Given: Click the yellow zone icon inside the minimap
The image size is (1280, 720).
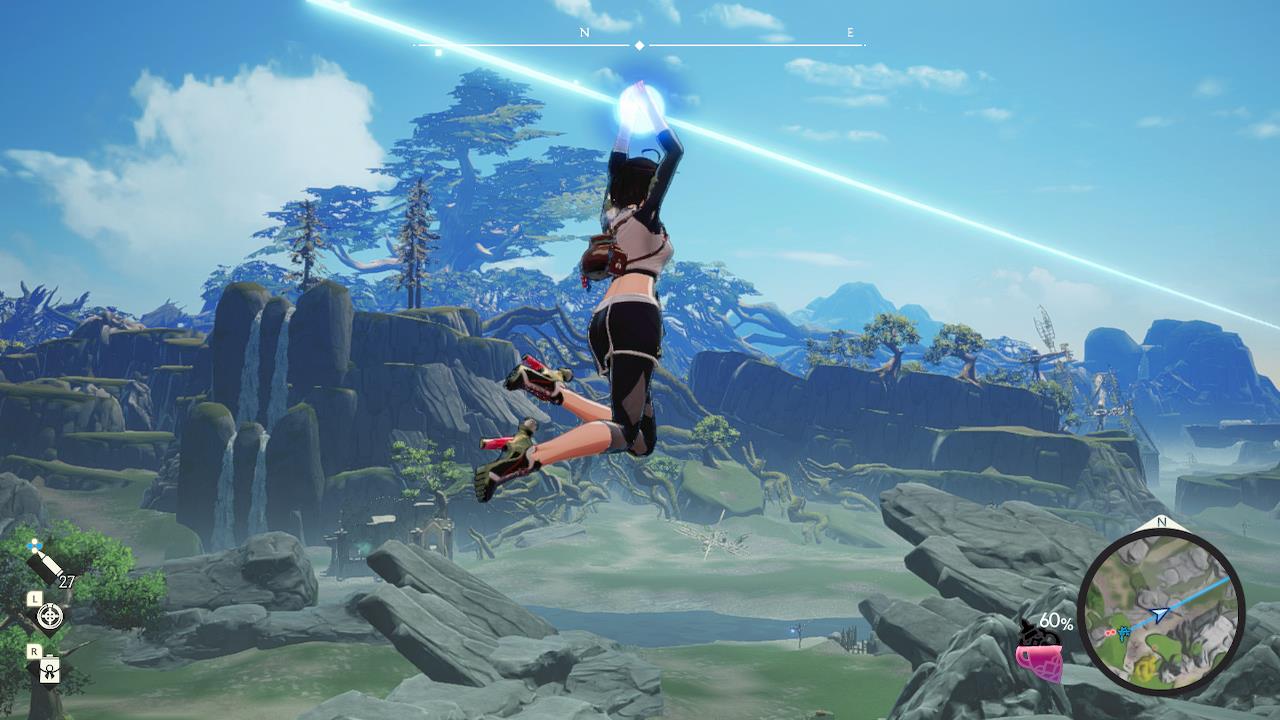Looking at the screenshot, I should tap(1145, 667).
